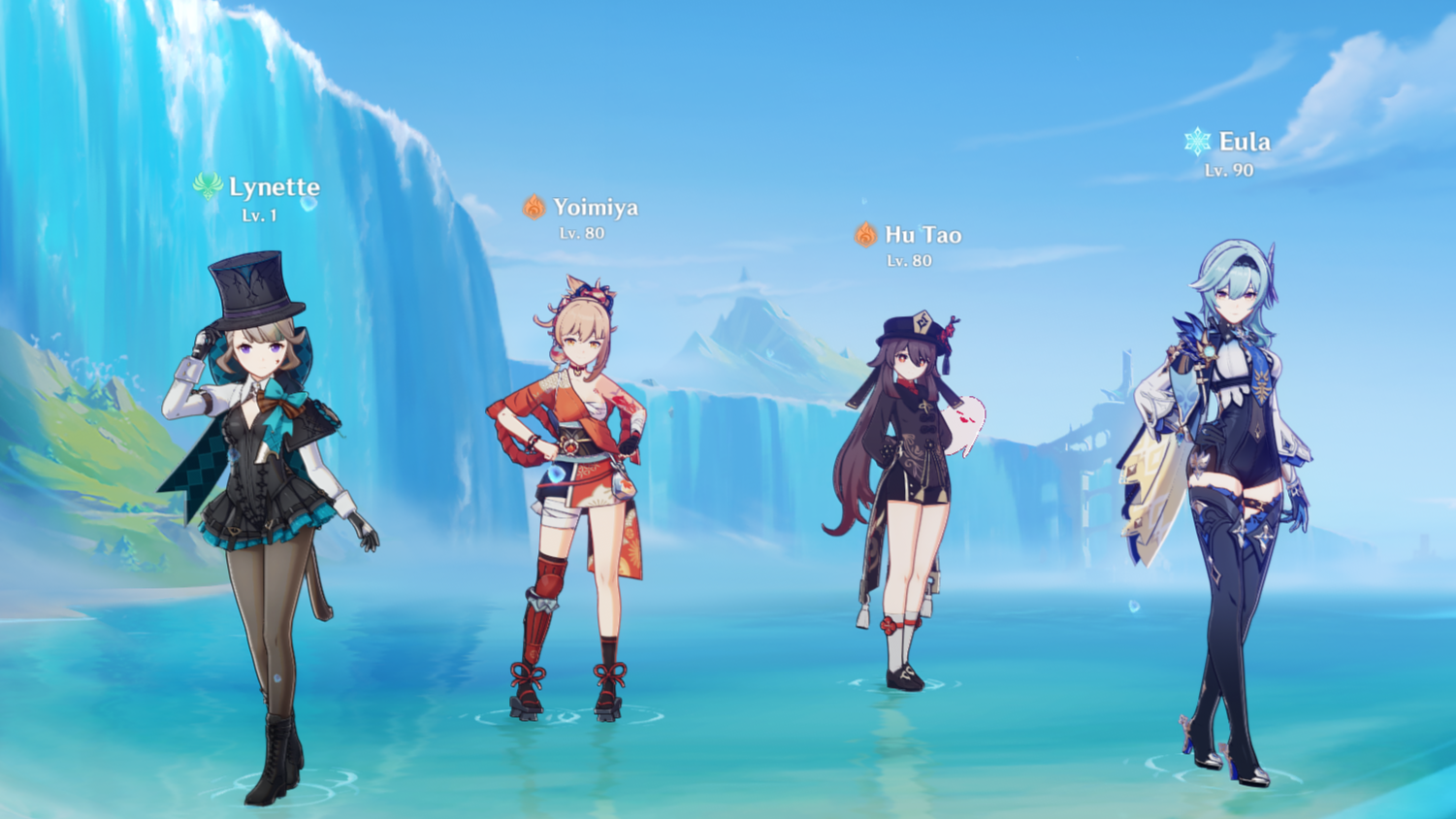The width and height of the screenshot is (1456, 819).
Task: Select the Eula name label
Action: (1246, 141)
